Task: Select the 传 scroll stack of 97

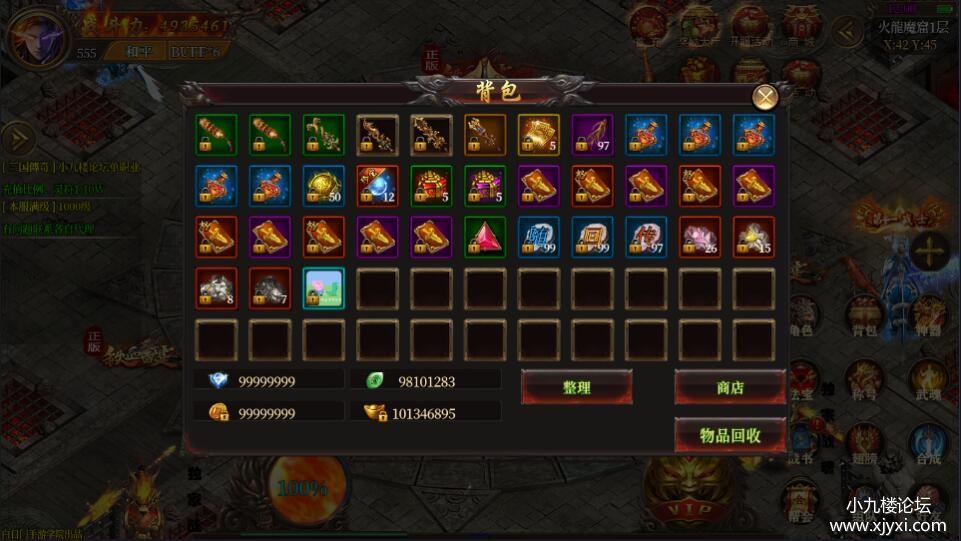Action: pyautogui.click(x=647, y=238)
